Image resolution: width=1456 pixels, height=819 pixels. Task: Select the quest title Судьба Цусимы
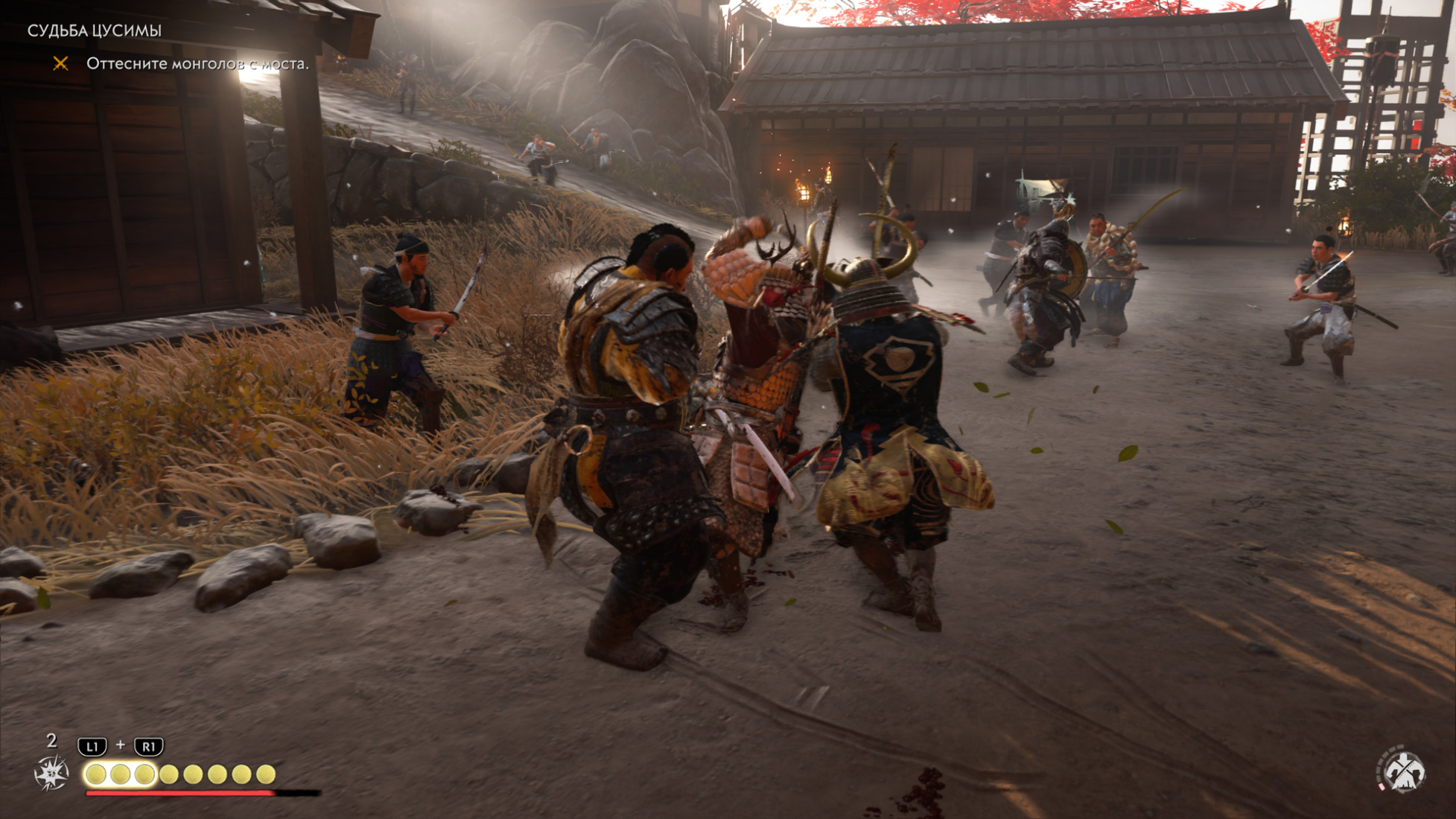(x=95, y=31)
